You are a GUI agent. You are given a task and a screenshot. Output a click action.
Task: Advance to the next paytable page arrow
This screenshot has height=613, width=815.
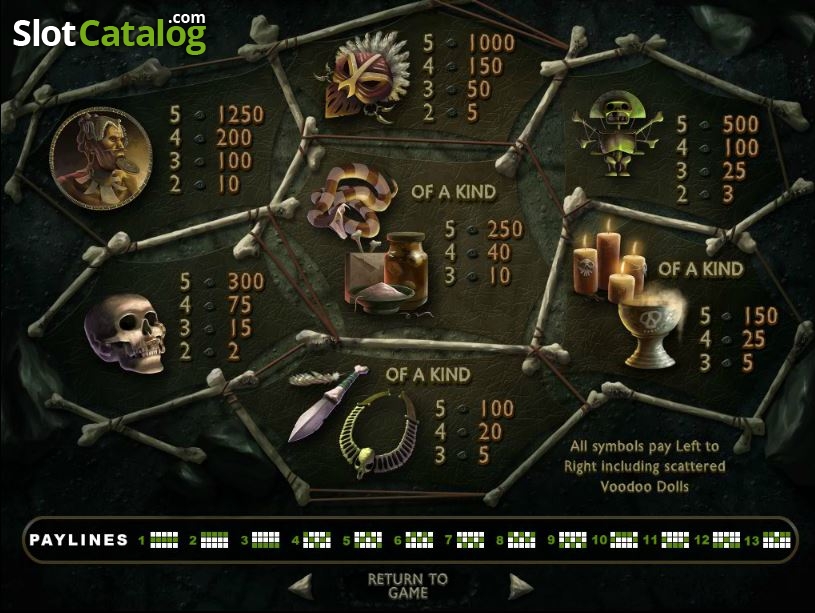pyautogui.click(x=520, y=585)
